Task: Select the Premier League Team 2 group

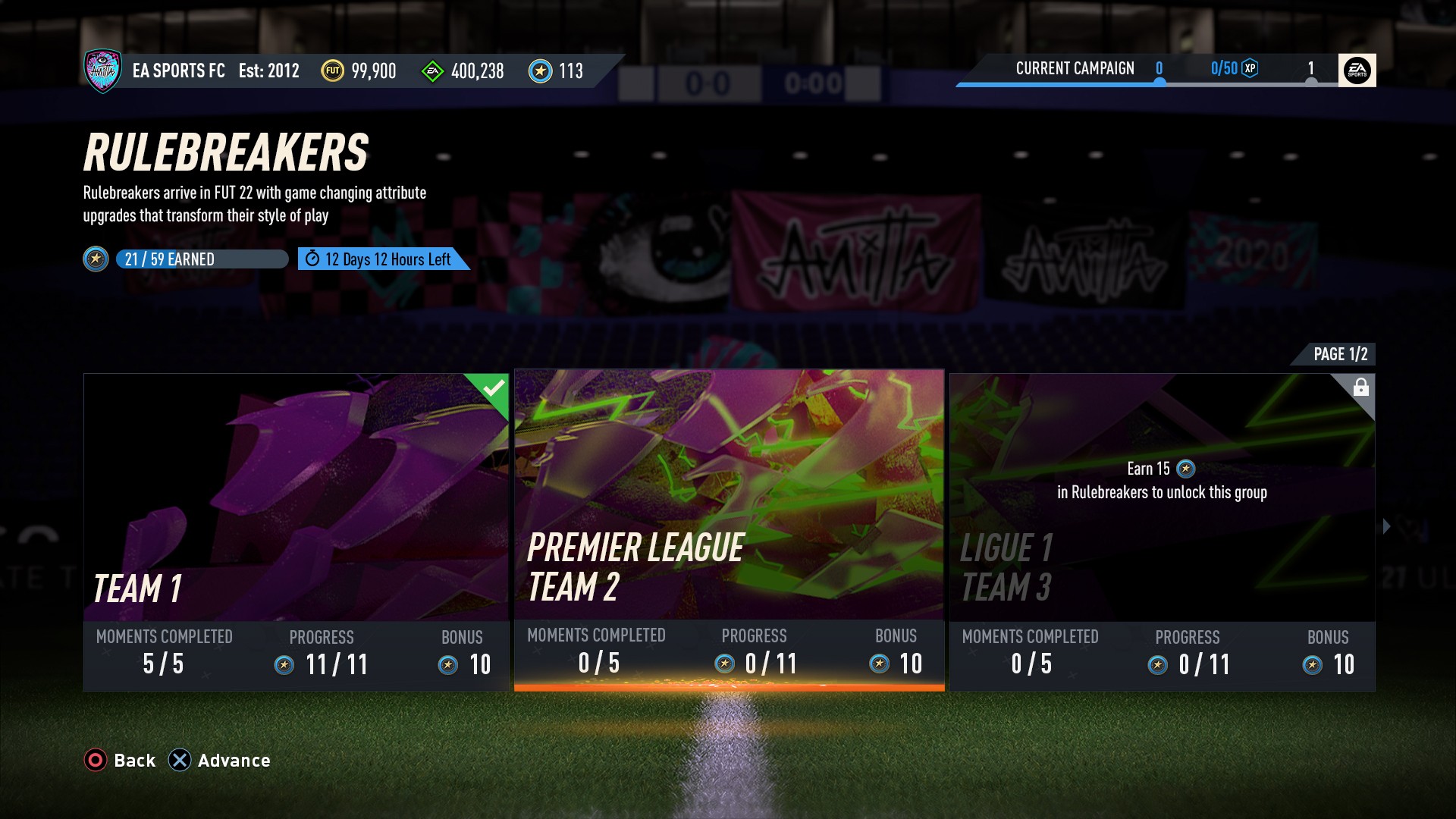Action: tap(729, 529)
